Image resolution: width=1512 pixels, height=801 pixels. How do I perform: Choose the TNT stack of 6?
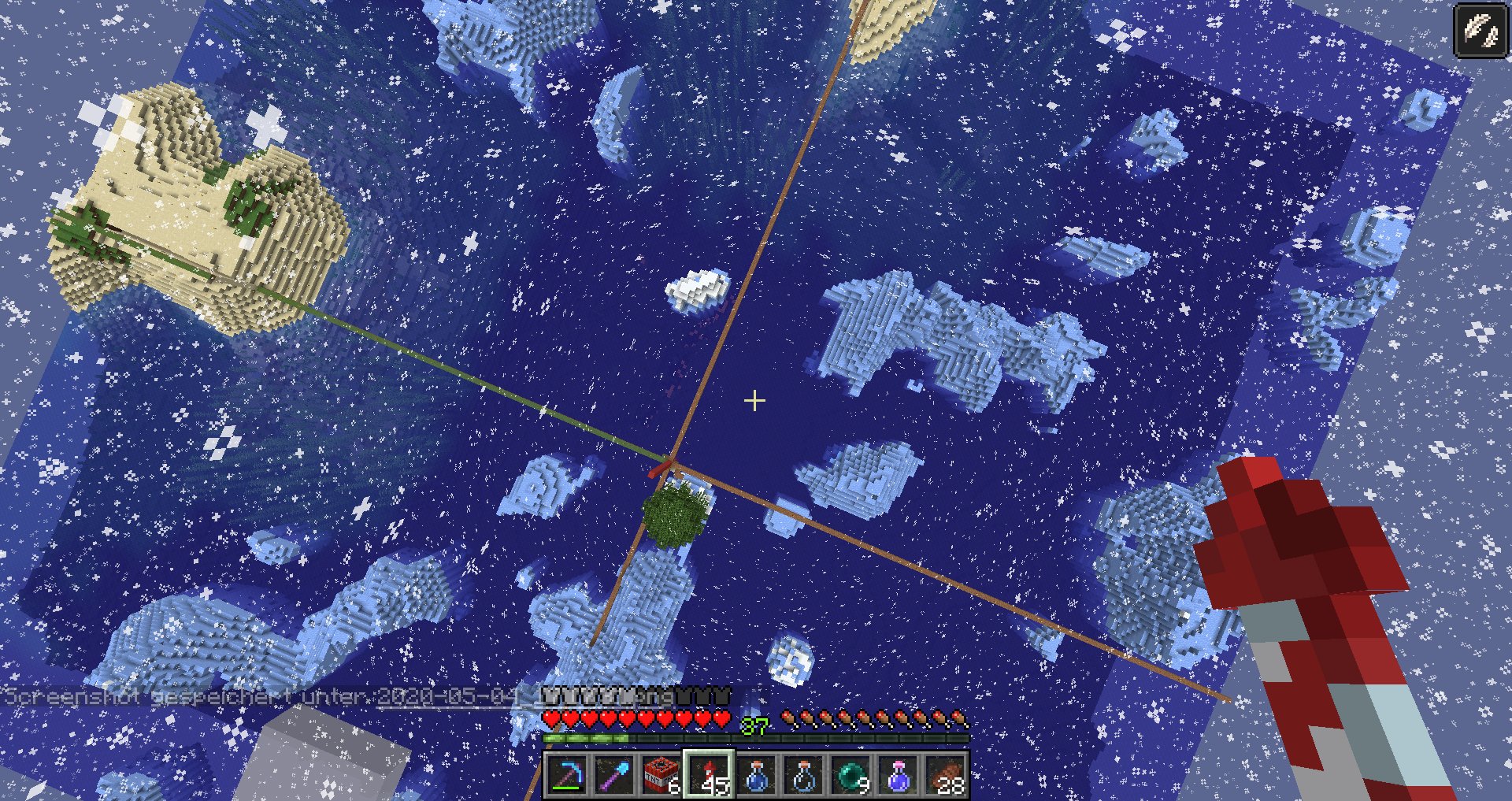click(661, 776)
